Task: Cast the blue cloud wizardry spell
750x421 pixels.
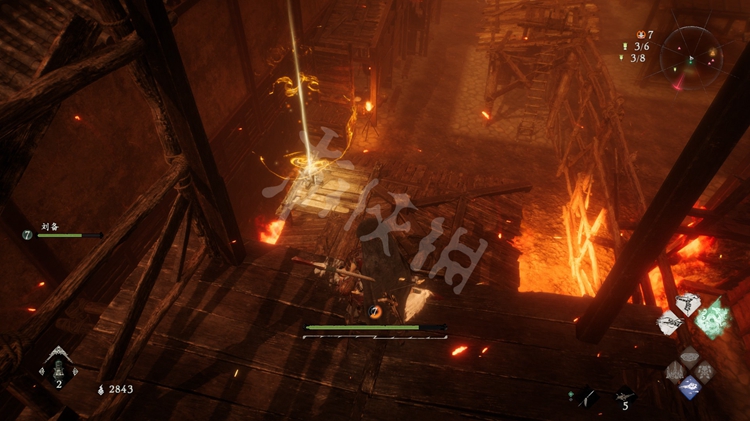Action: [690, 387]
